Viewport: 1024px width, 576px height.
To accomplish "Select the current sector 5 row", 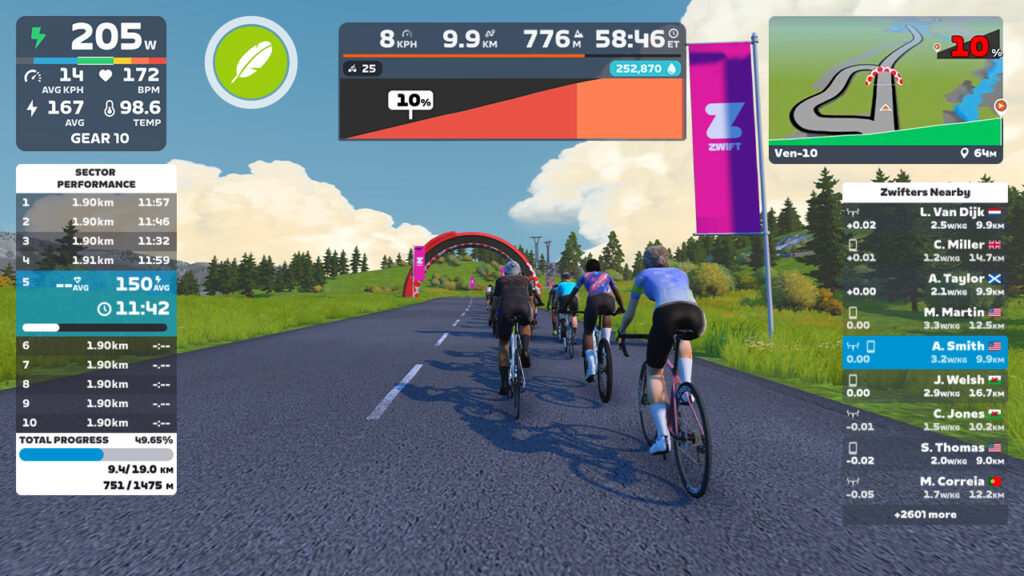I will coord(96,298).
